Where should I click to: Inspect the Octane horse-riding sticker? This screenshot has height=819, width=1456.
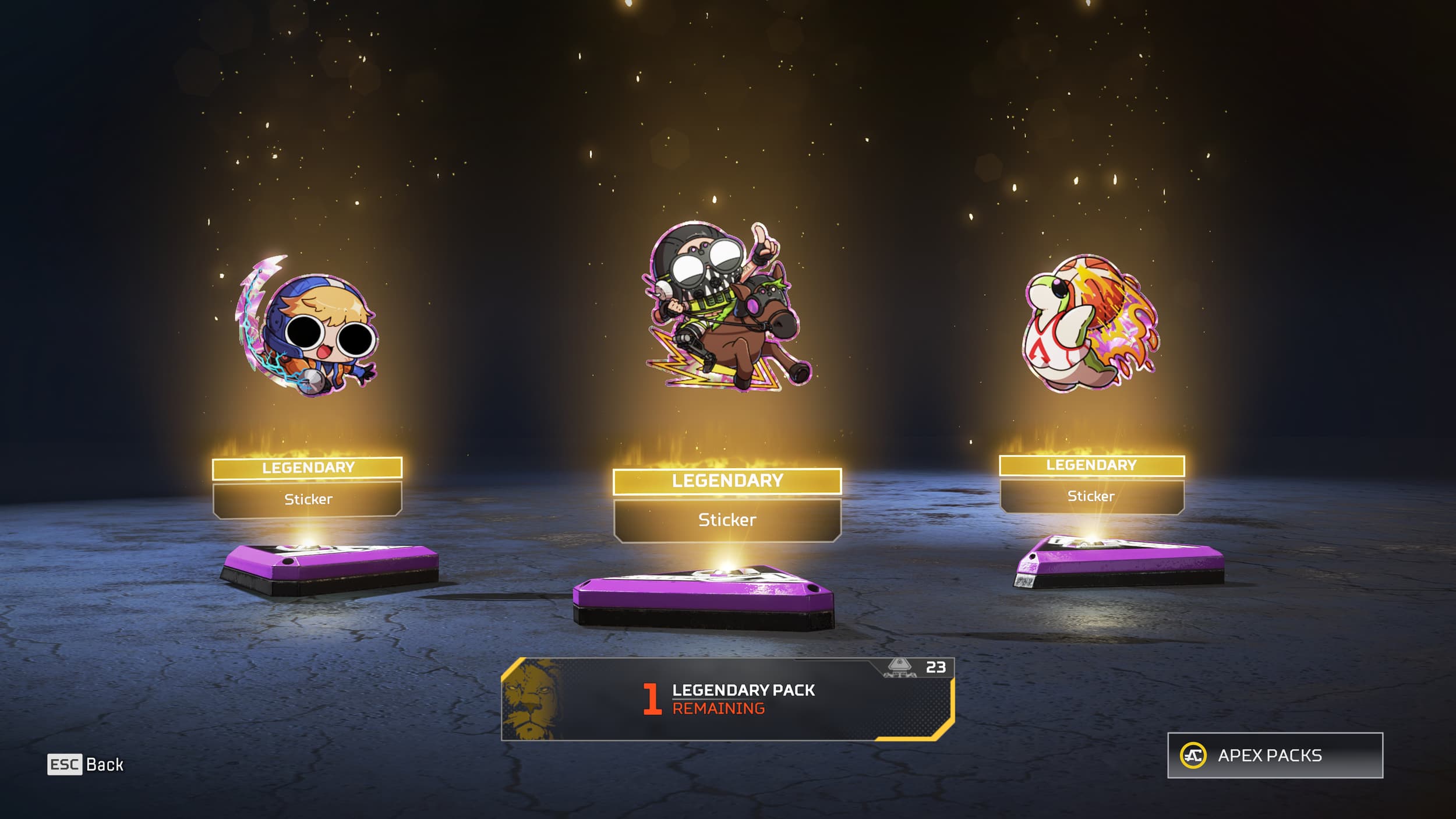click(727, 307)
